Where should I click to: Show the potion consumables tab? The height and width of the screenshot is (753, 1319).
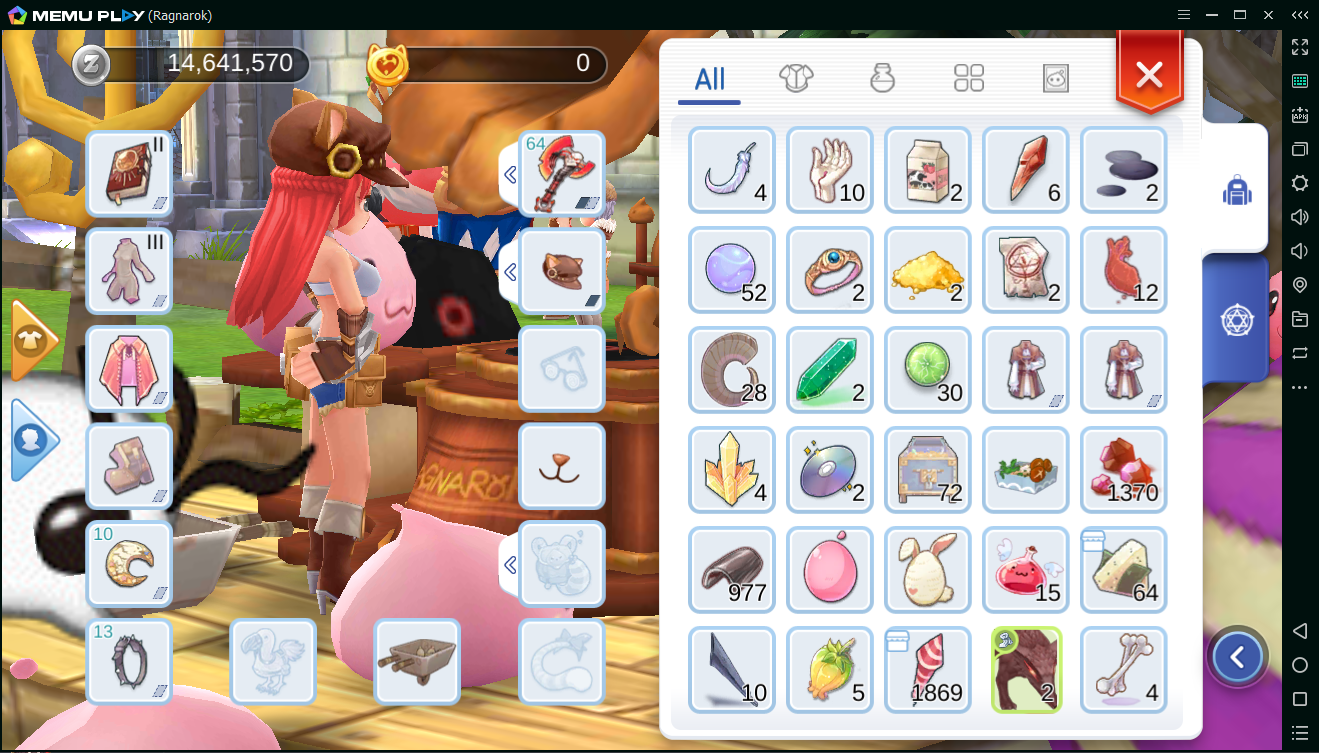click(x=882, y=78)
